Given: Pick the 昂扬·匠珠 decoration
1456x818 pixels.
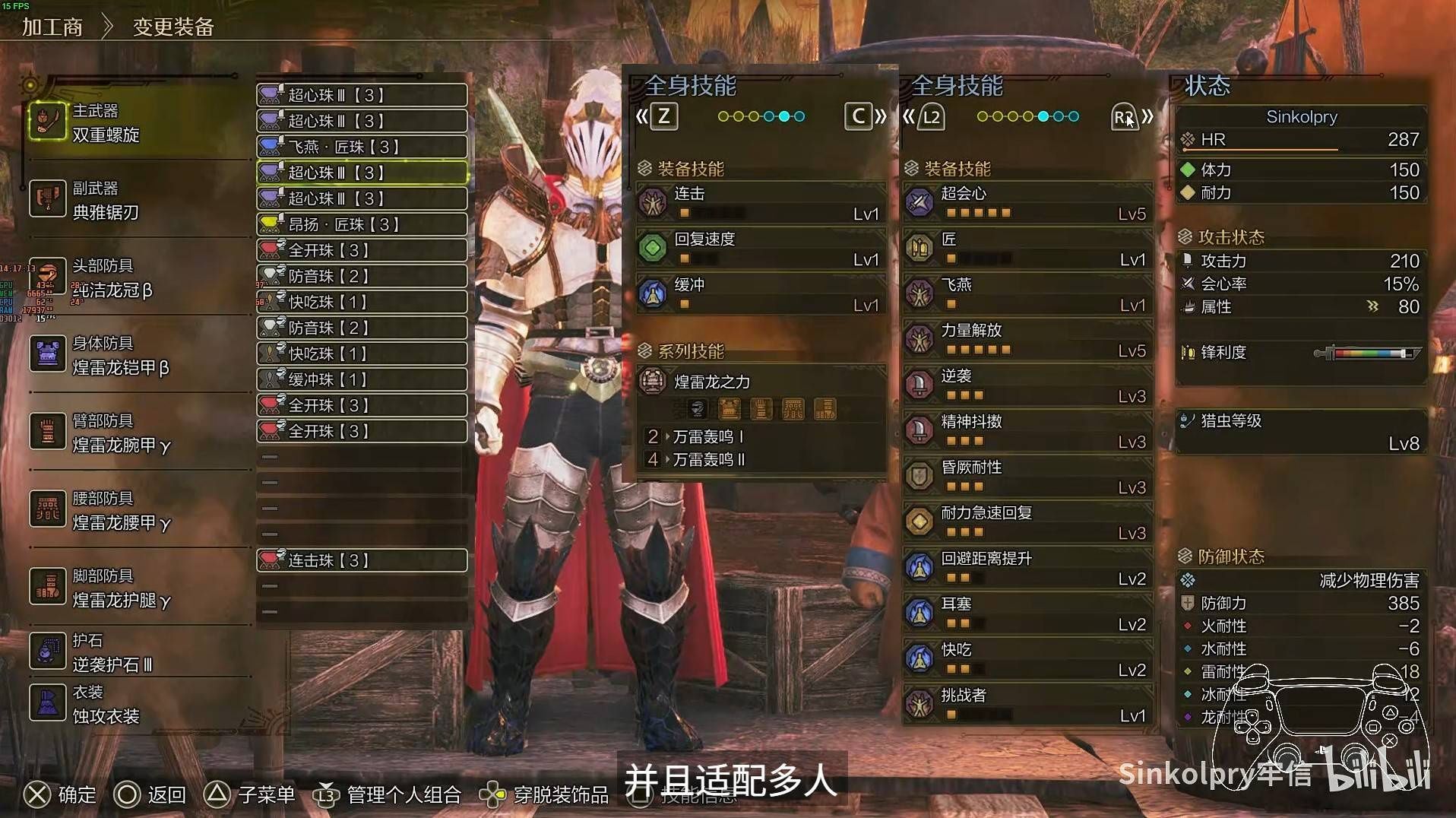Looking at the screenshot, I should point(362,224).
